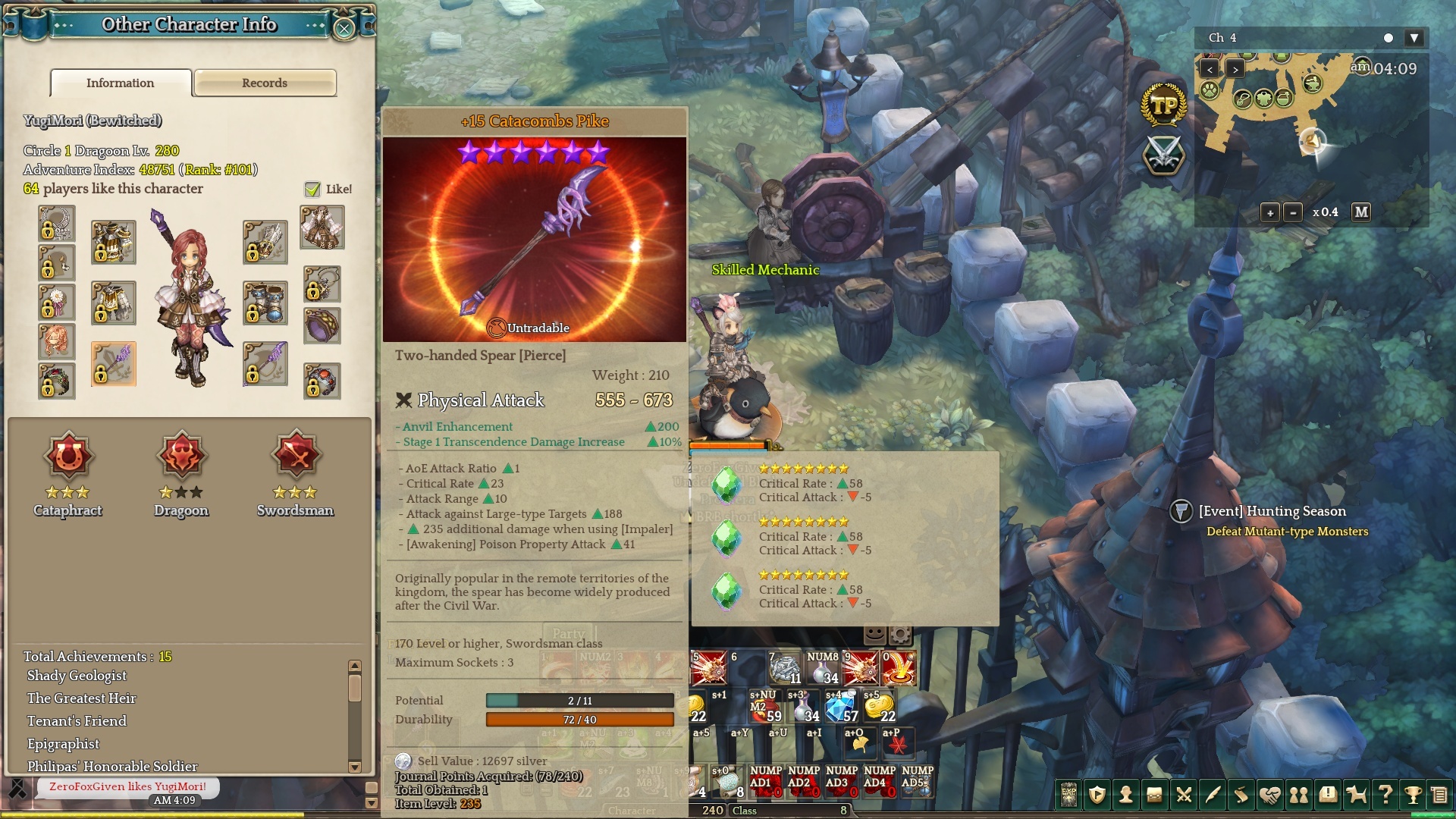Click the Cataphract class emblem

click(68, 456)
